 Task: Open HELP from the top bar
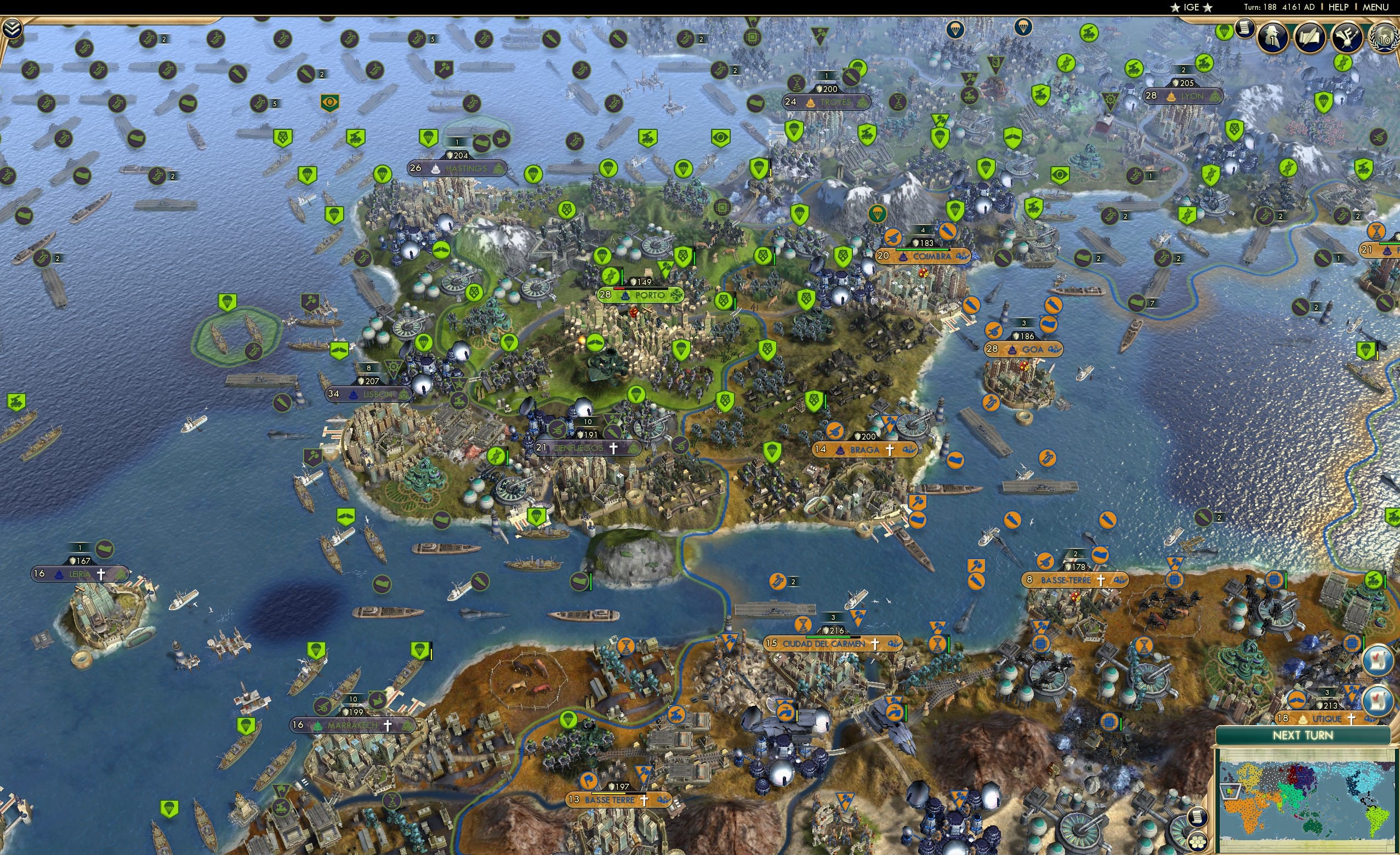(1339, 7)
